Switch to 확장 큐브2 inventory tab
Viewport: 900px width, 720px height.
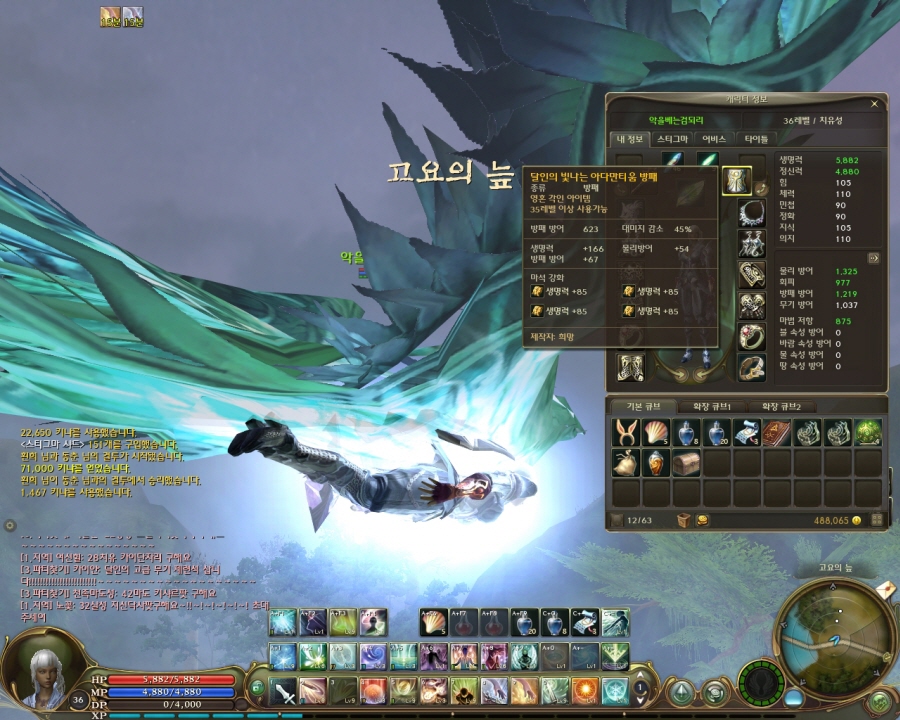(789, 406)
